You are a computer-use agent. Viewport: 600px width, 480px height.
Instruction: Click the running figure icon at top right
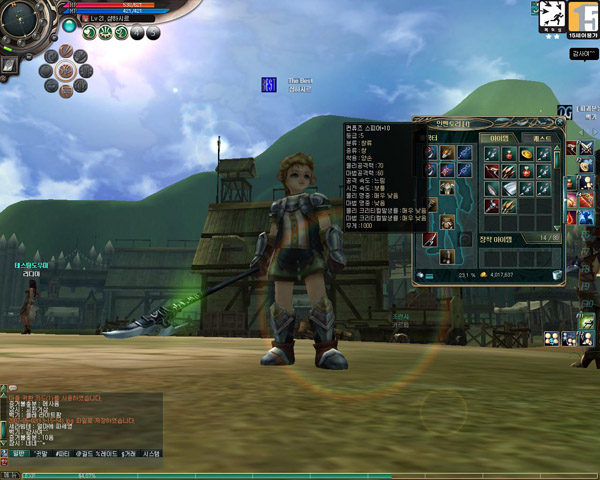tap(551, 13)
